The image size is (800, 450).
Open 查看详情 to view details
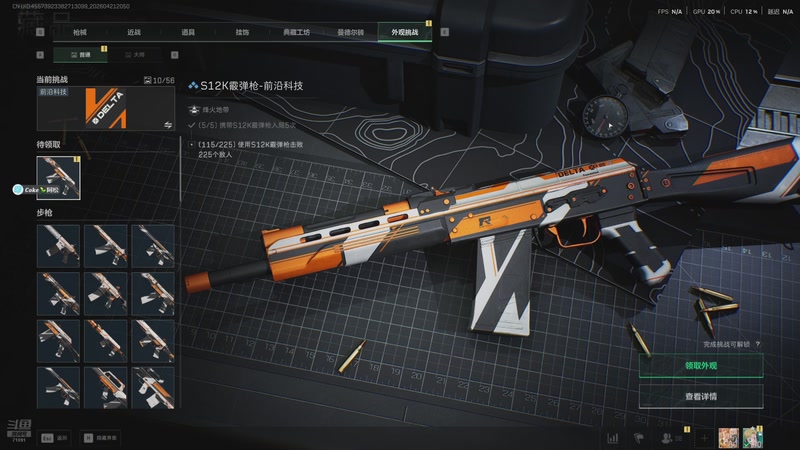(701, 397)
